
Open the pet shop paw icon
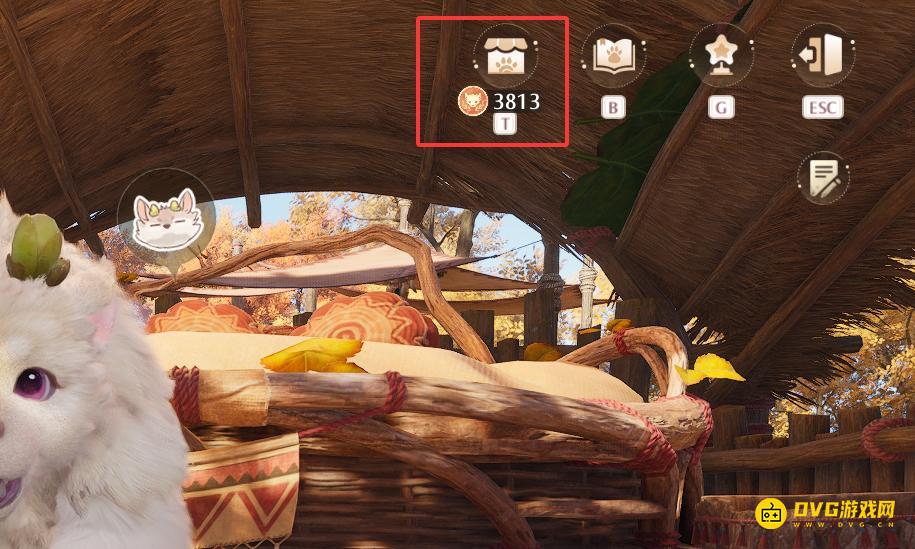pos(505,56)
